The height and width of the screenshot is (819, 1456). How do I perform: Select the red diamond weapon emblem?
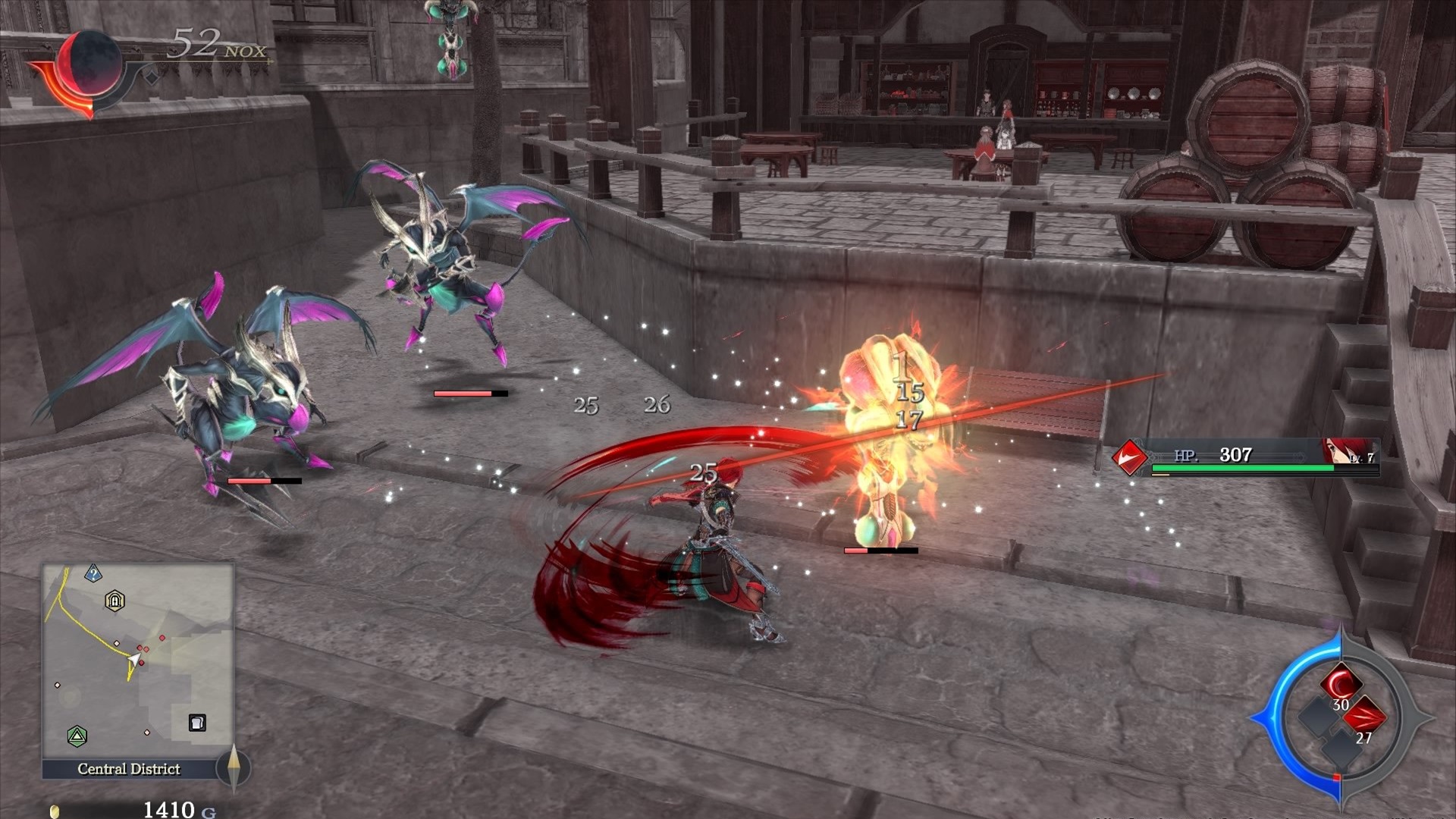click(x=1128, y=457)
